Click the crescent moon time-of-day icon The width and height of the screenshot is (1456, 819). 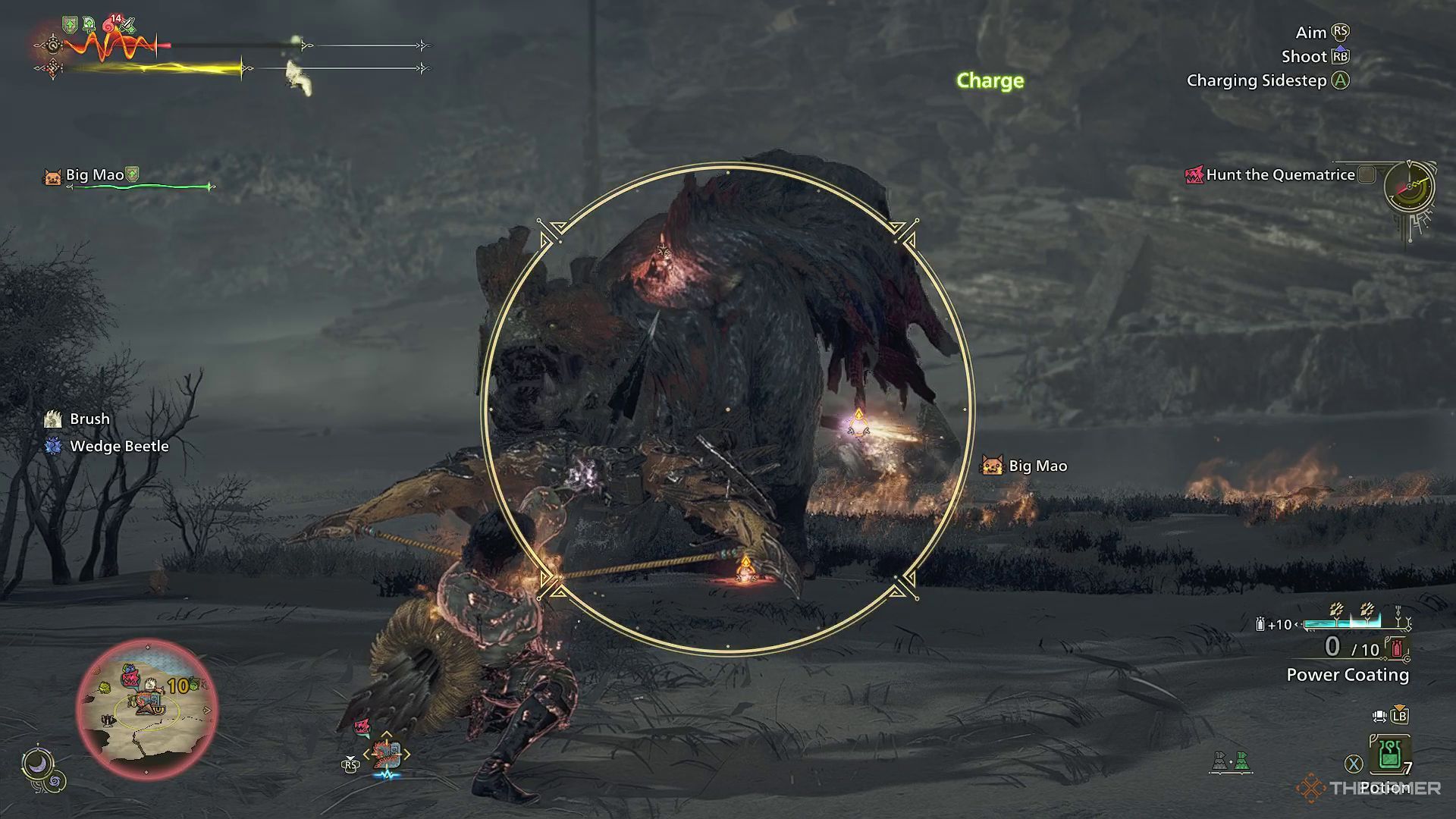36,763
